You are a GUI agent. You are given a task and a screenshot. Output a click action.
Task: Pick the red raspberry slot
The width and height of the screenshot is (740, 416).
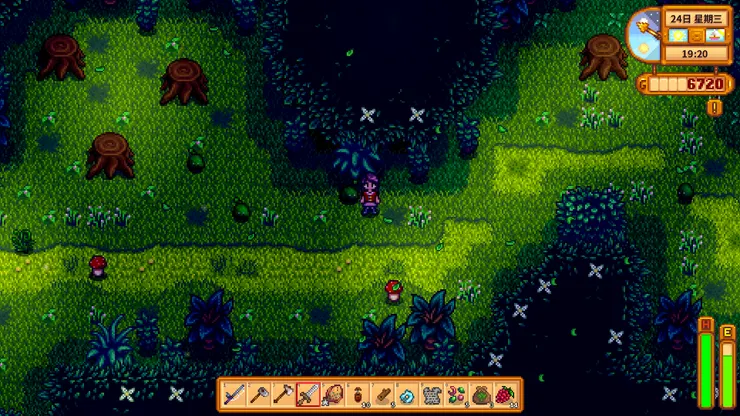click(x=507, y=395)
